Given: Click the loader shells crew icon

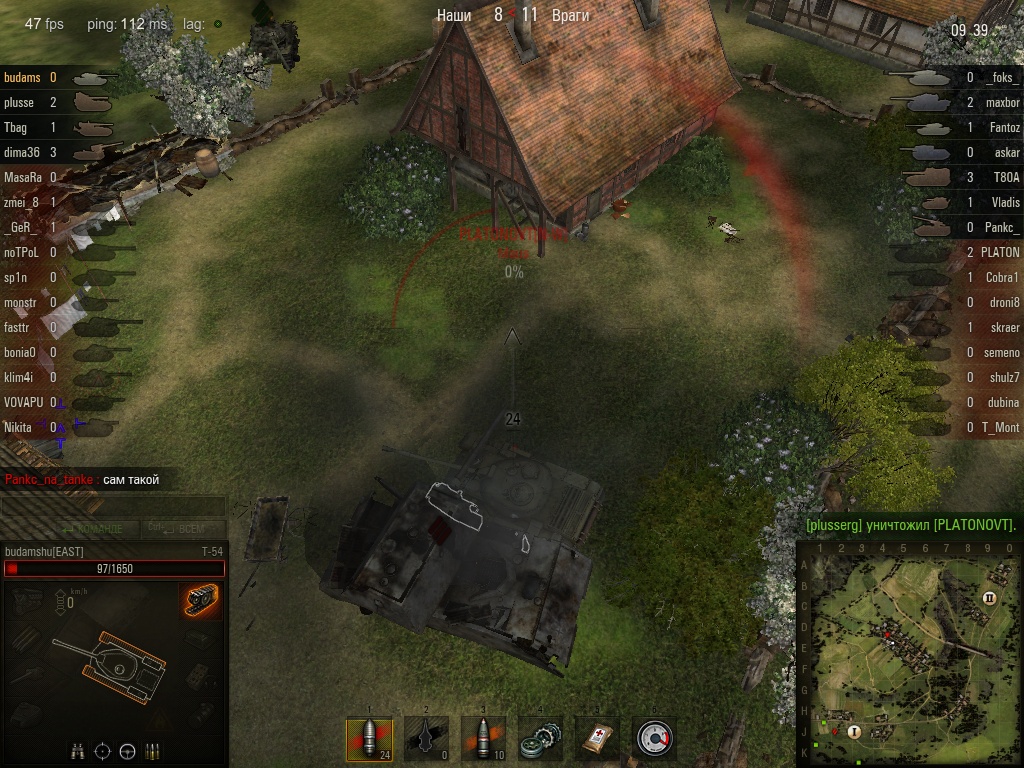Looking at the screenshot, I should [x=153, y=751].
